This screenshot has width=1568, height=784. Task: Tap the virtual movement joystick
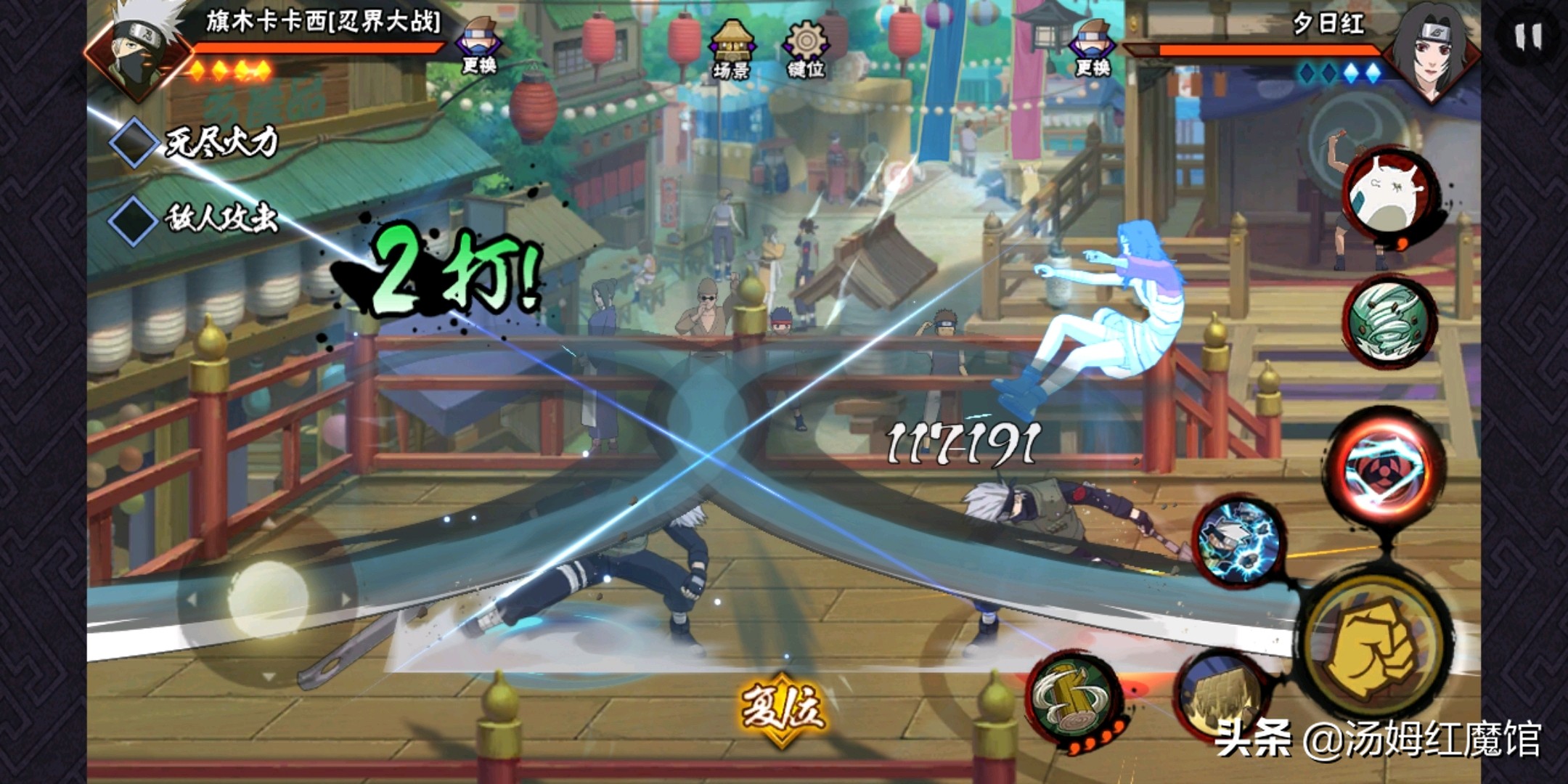coord(267,600)
